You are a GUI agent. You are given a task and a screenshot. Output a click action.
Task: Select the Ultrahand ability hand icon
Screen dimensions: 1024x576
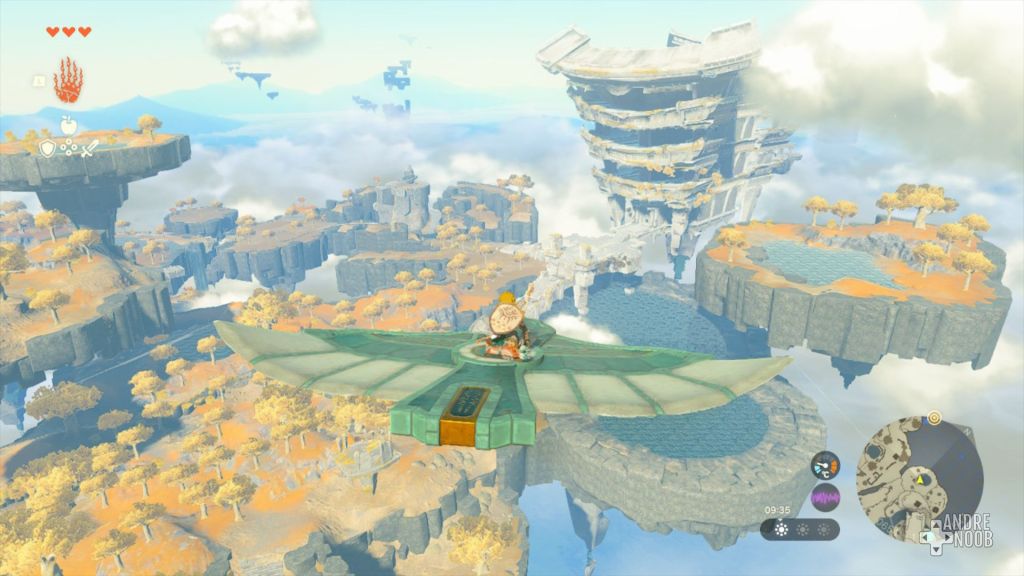pos(67,80)
